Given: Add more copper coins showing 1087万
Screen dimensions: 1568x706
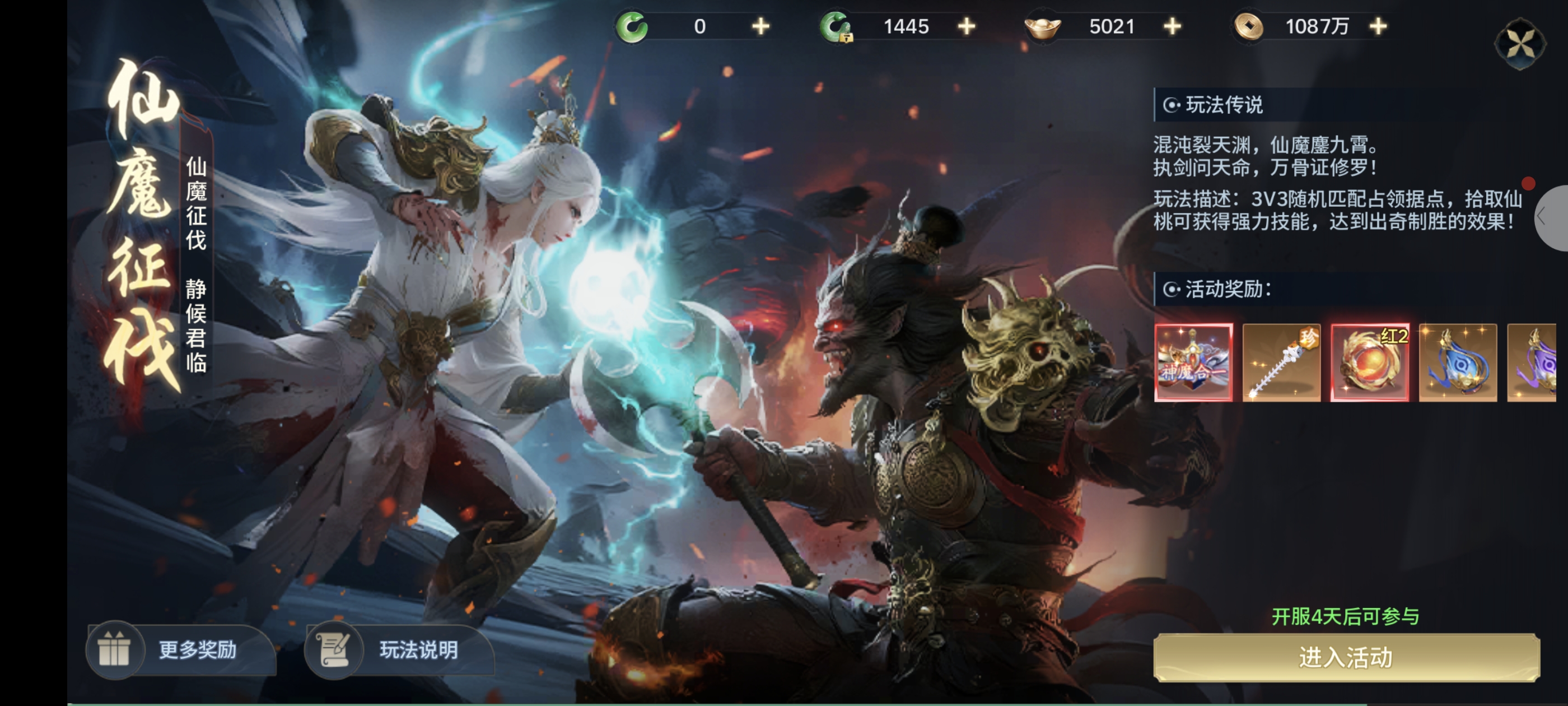Looking at the screenshot, I should [x=1378, y=27].
